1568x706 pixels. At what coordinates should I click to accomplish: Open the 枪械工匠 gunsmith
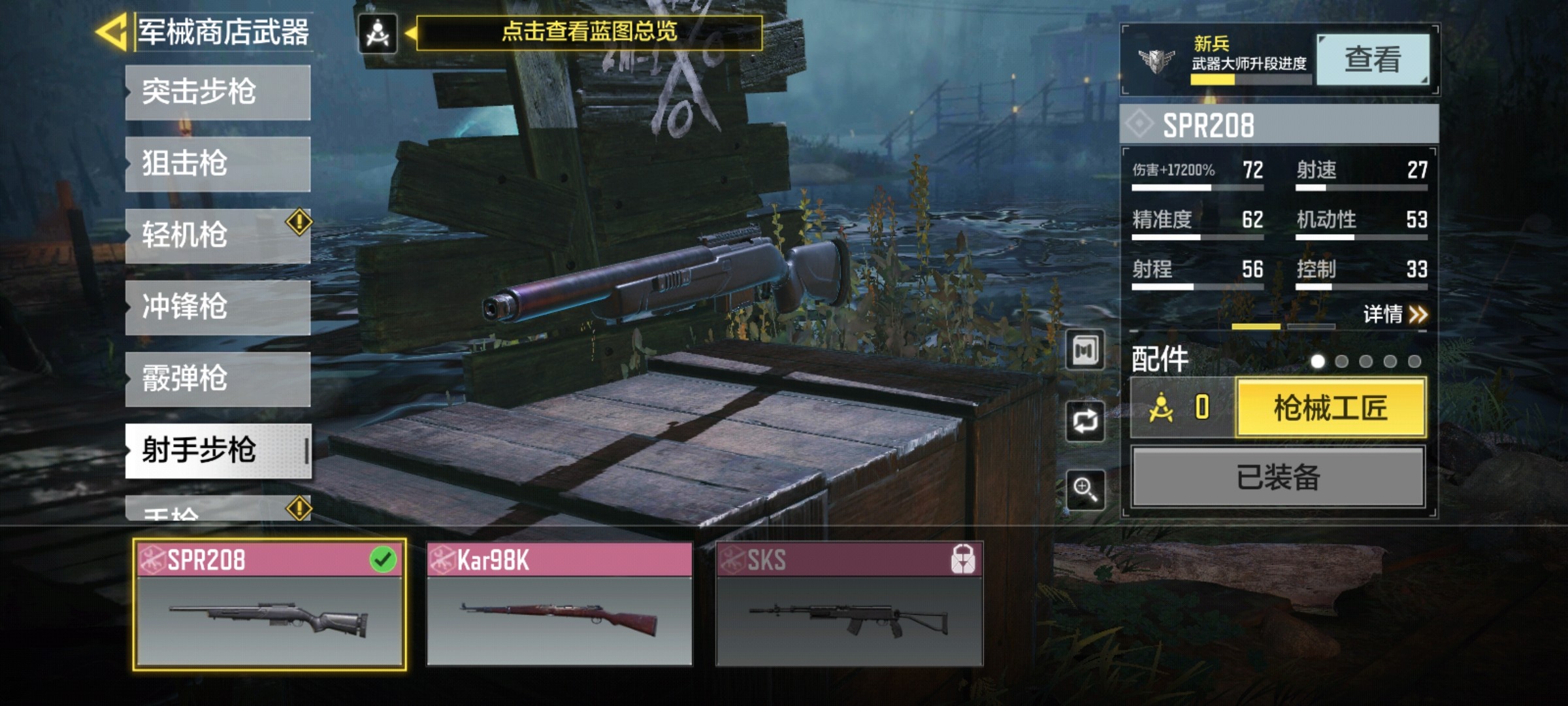click(x=1330, y=409)
